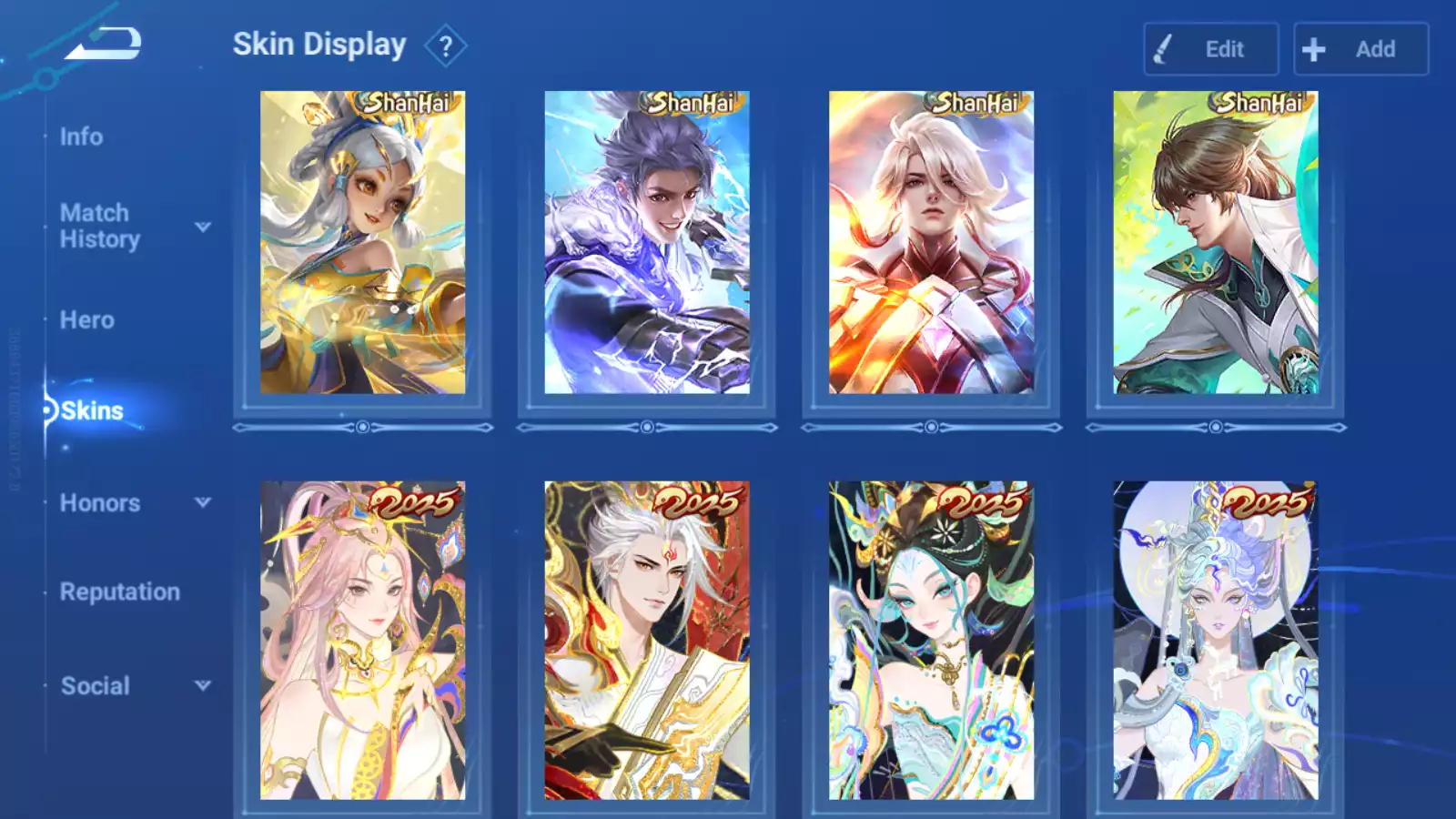Go back using the return arrow

click(103, 44)
